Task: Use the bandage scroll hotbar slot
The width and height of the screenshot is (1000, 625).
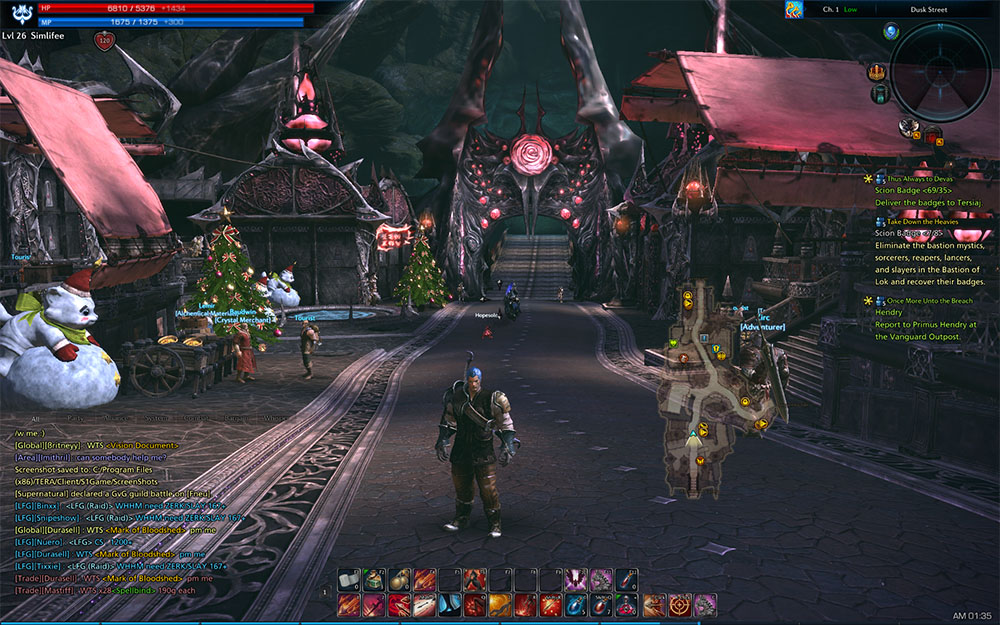Action: (x=348, y=579)
